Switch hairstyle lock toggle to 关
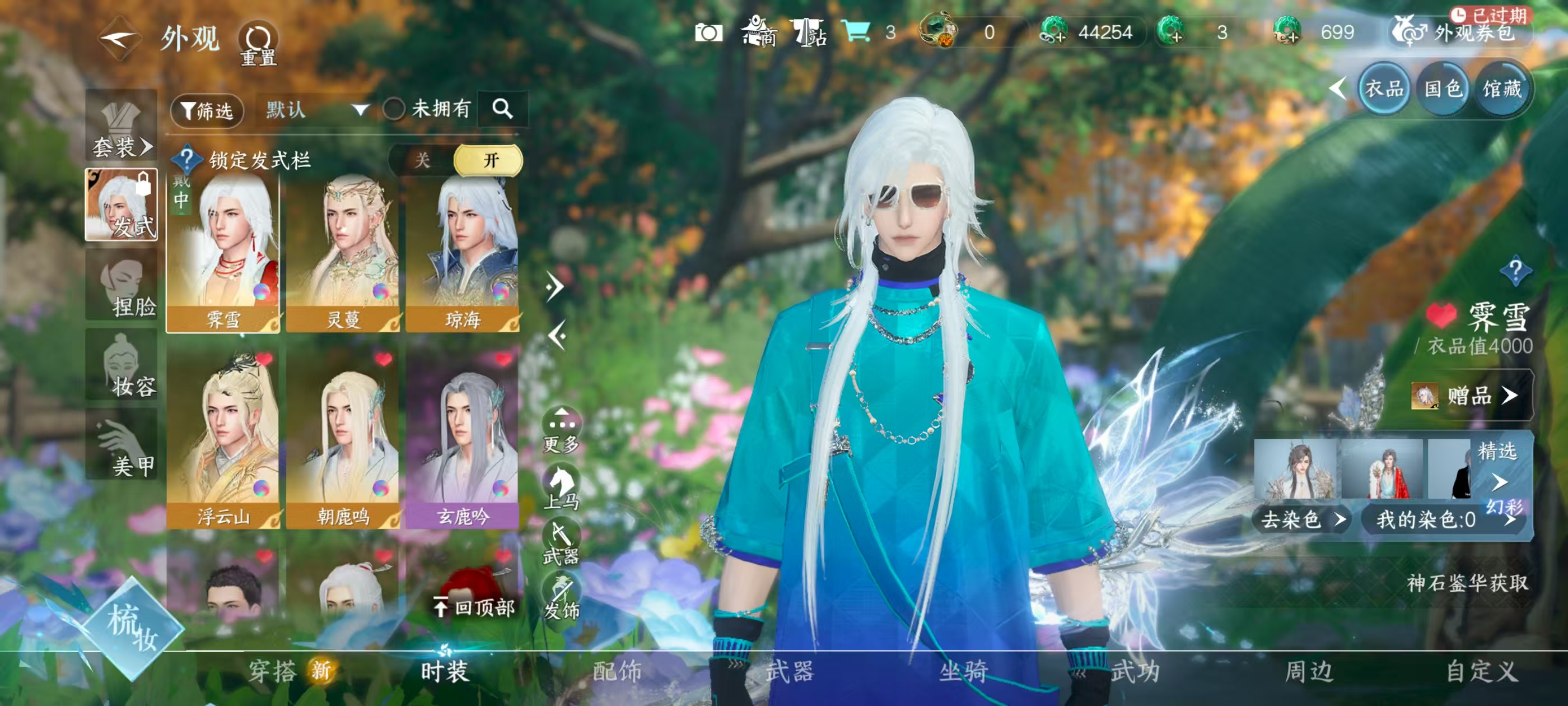This screenshot has width=1568, height=706. pos(422,160)
